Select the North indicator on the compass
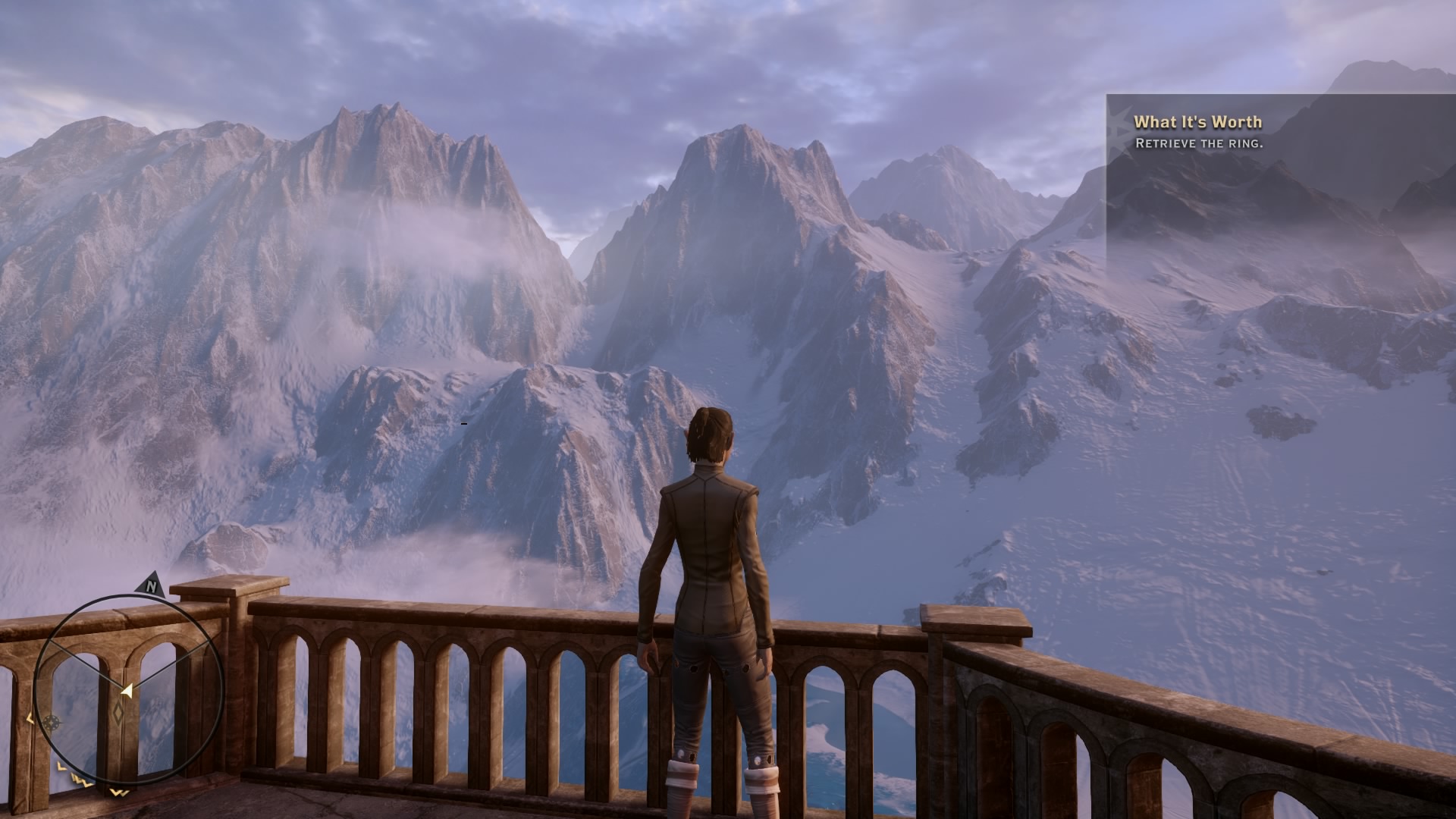This screenshot has height=819, width=1456. tap(152, 586)
